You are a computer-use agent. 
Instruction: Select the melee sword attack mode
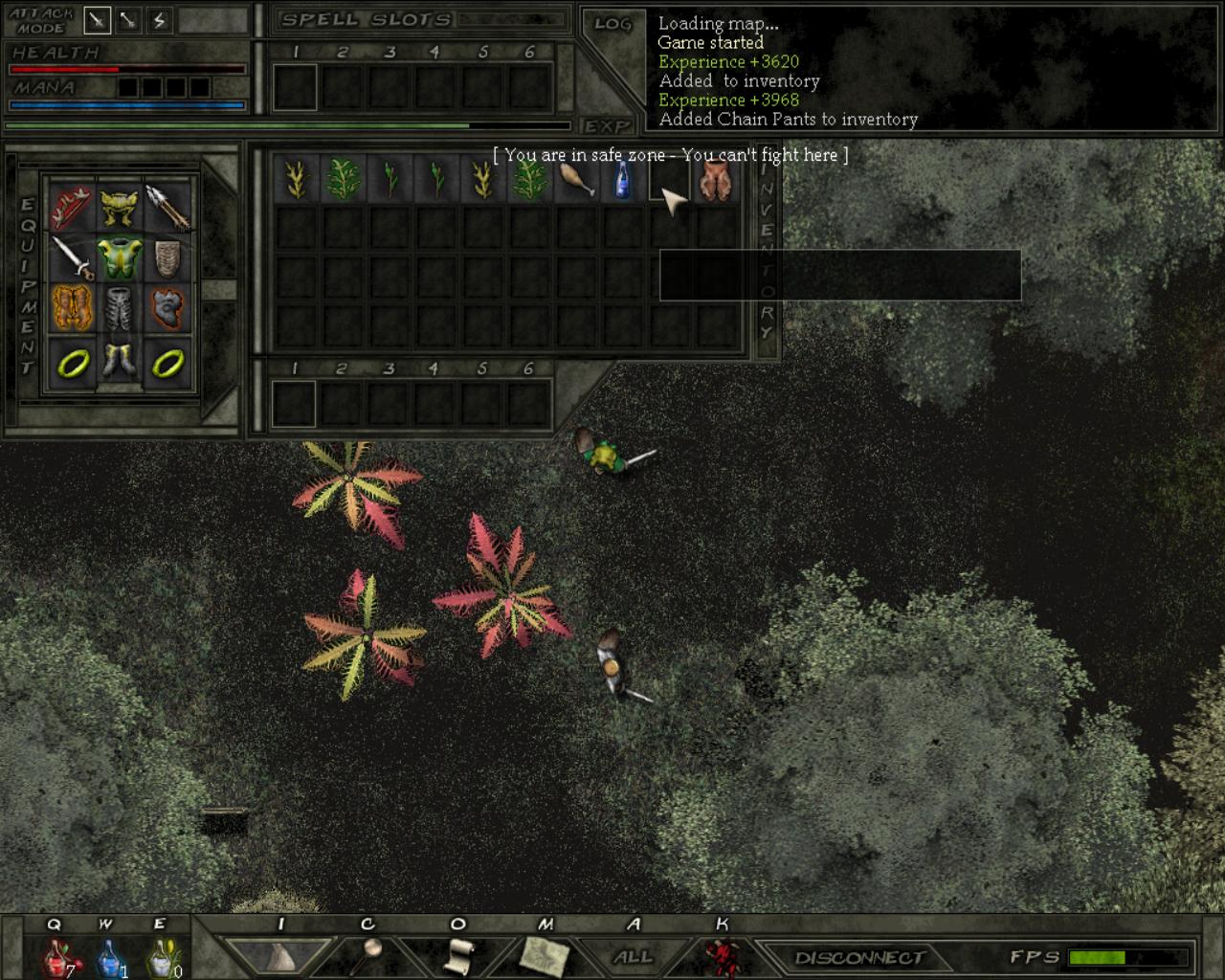[98, 19]
